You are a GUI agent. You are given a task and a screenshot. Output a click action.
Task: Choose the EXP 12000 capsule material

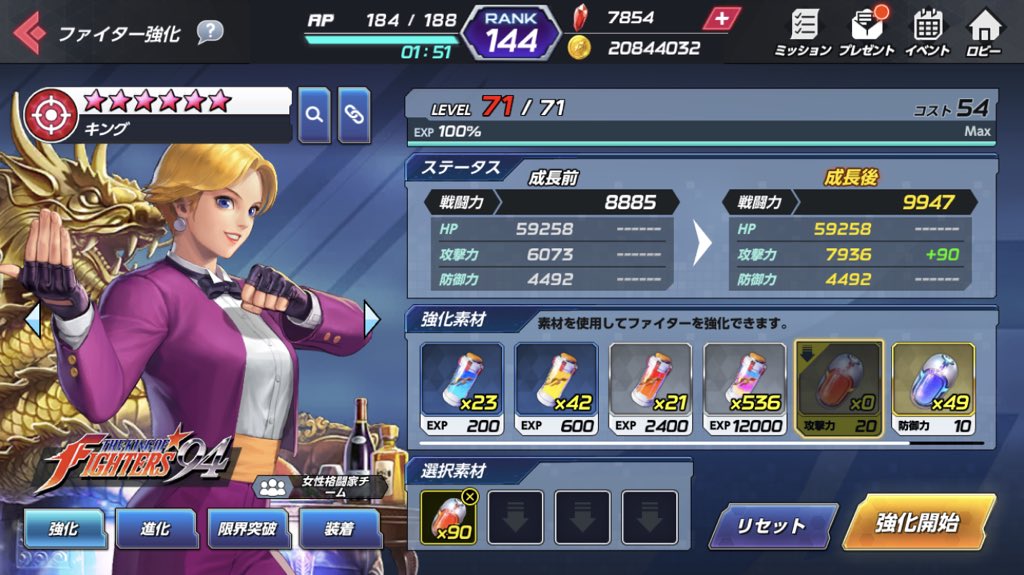coord(744,388)
